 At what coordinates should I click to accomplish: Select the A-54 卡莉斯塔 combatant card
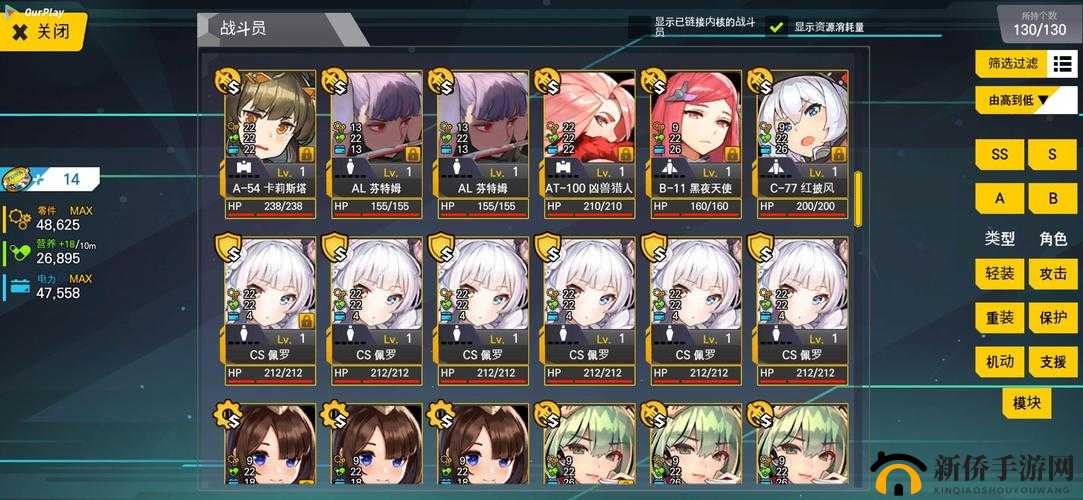pos(266,143)
